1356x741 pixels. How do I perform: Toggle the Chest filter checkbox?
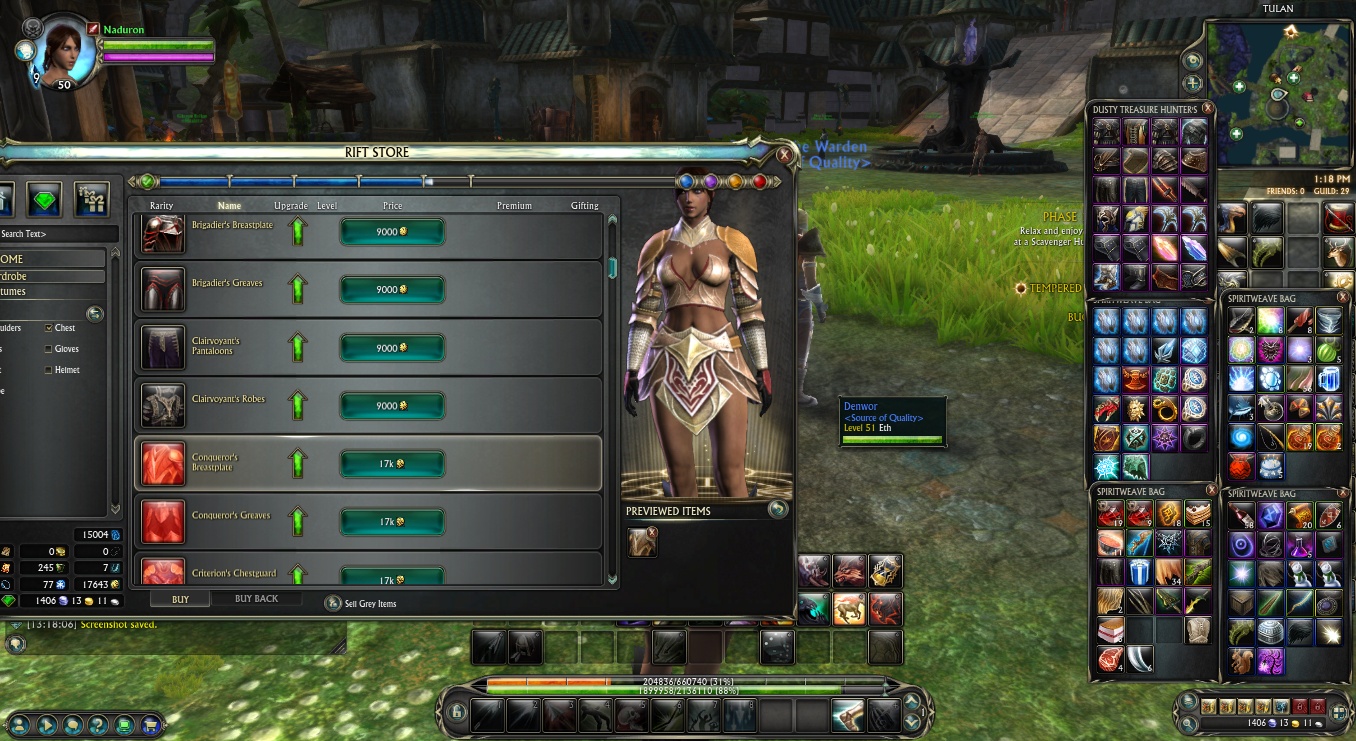(x=49, y=328)
